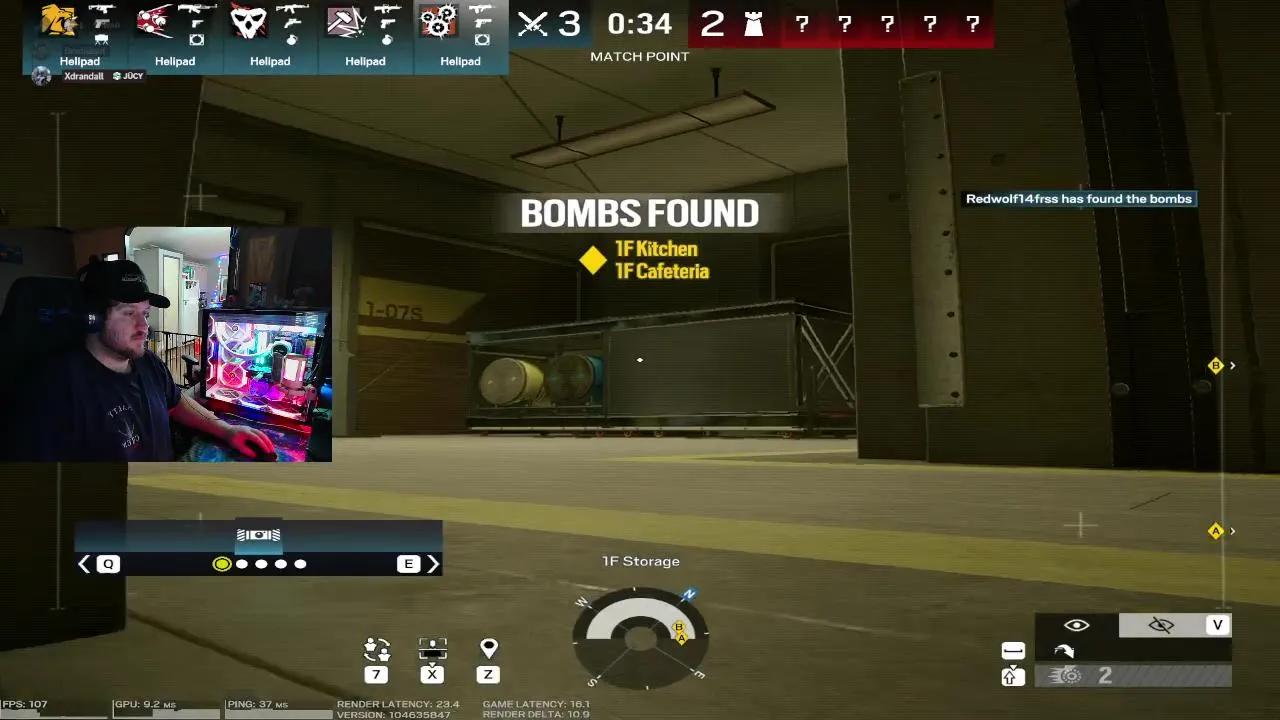Click the scan identify icon bound to X
Screen dimensions: 1280x720
pyautogui.click(x=432, y=649)
